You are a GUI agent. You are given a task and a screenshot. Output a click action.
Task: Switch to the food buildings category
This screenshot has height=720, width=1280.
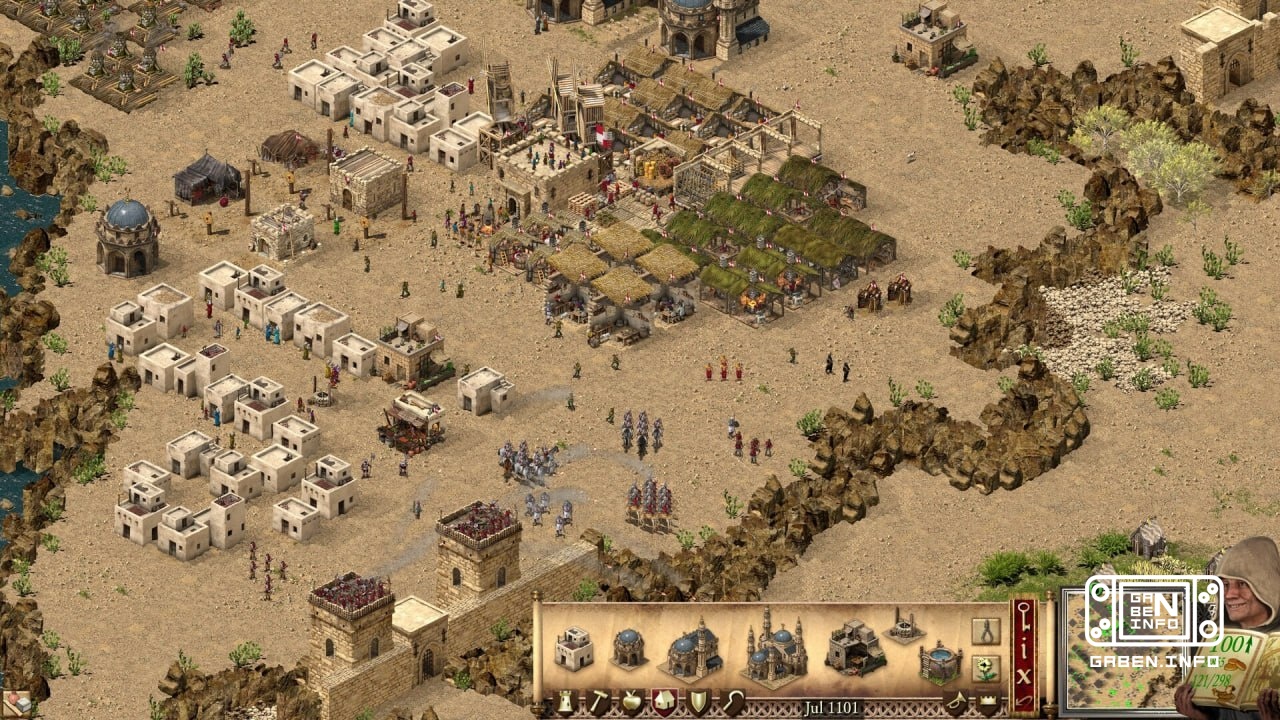pos(630,702)
